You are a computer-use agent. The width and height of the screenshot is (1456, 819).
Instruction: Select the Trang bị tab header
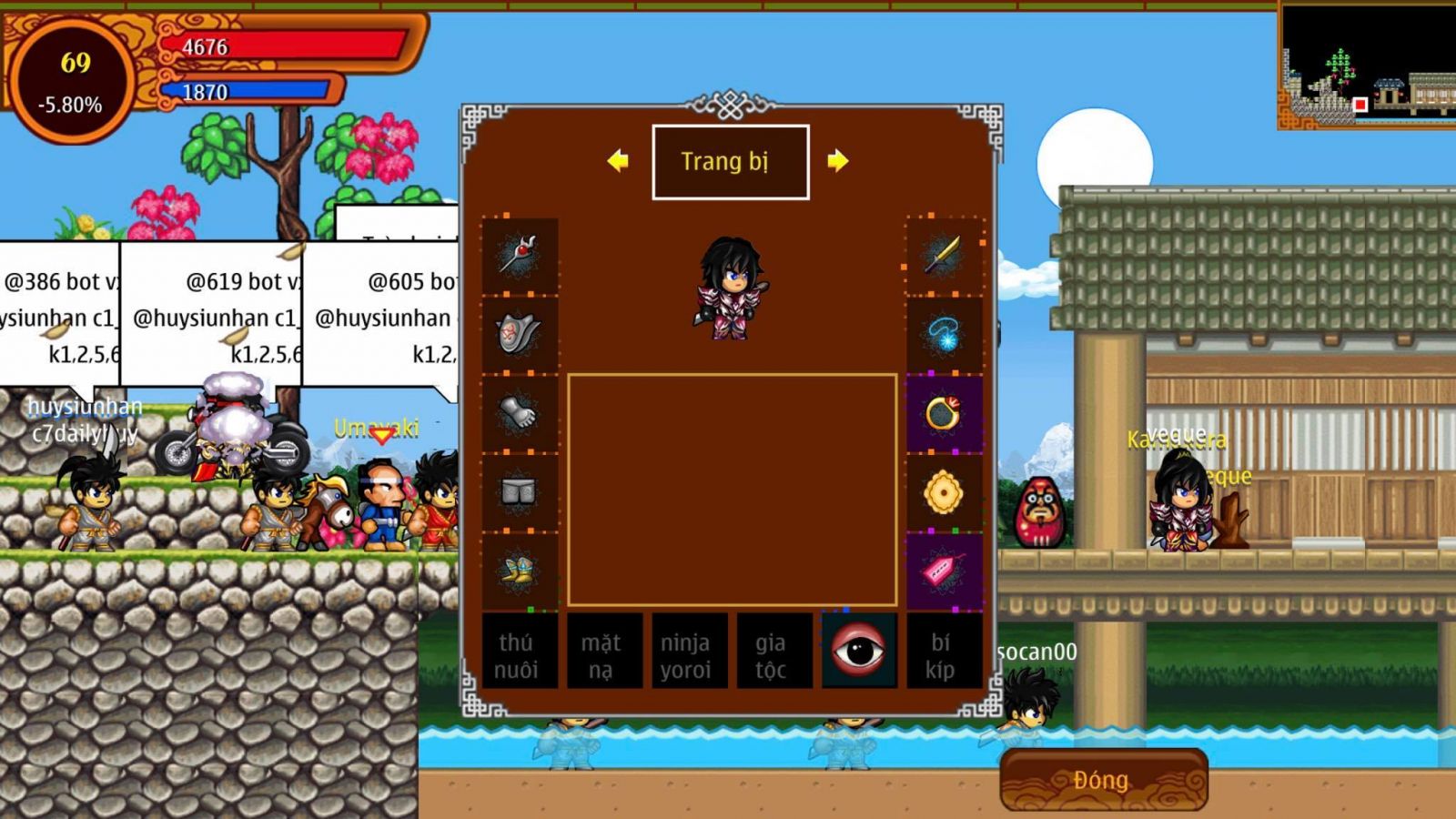730,162
